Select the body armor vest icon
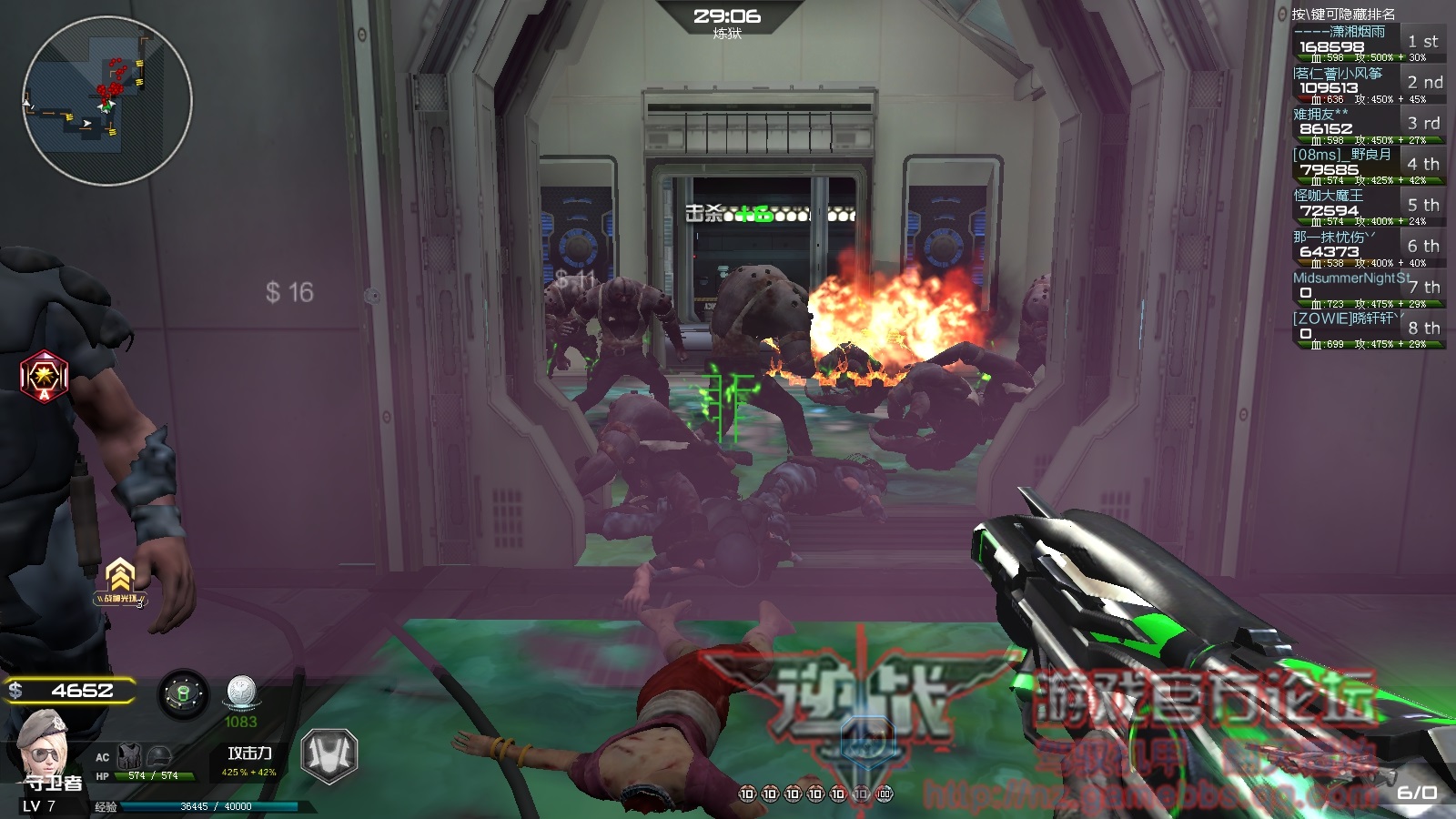1456x819 pixels. [x=129, y=755]
